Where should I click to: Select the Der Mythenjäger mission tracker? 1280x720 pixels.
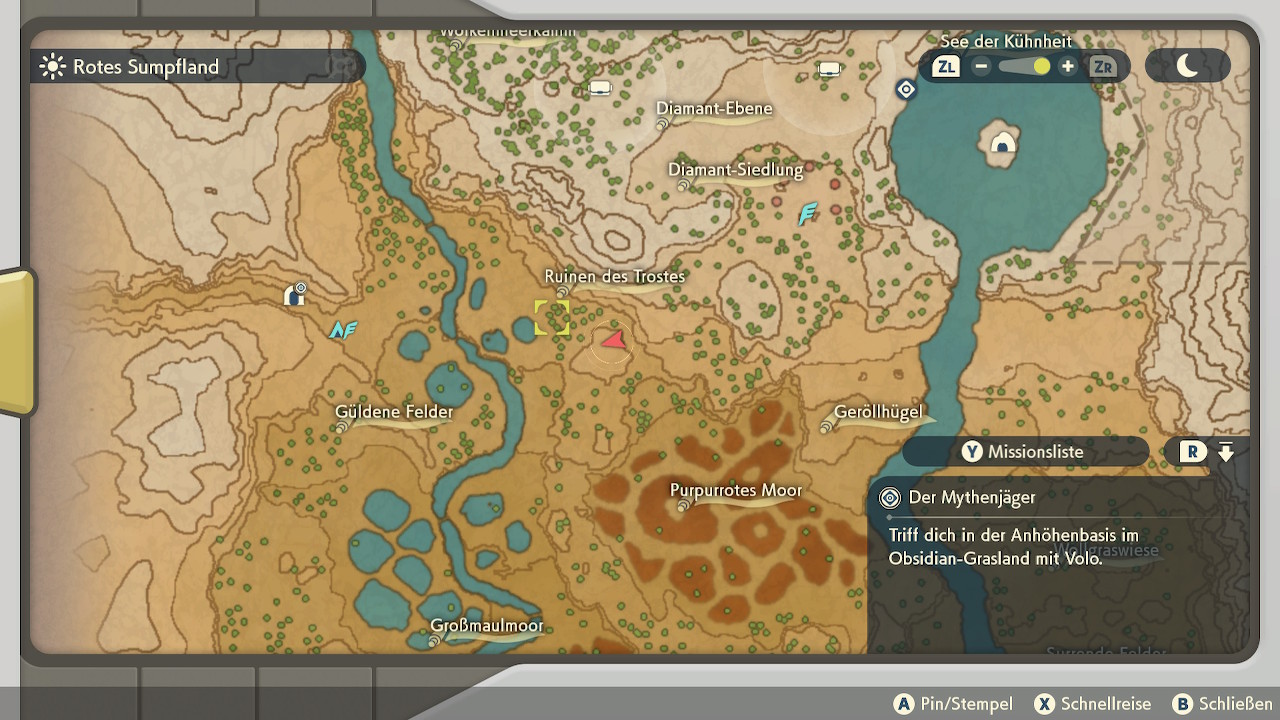pos(971,498)
